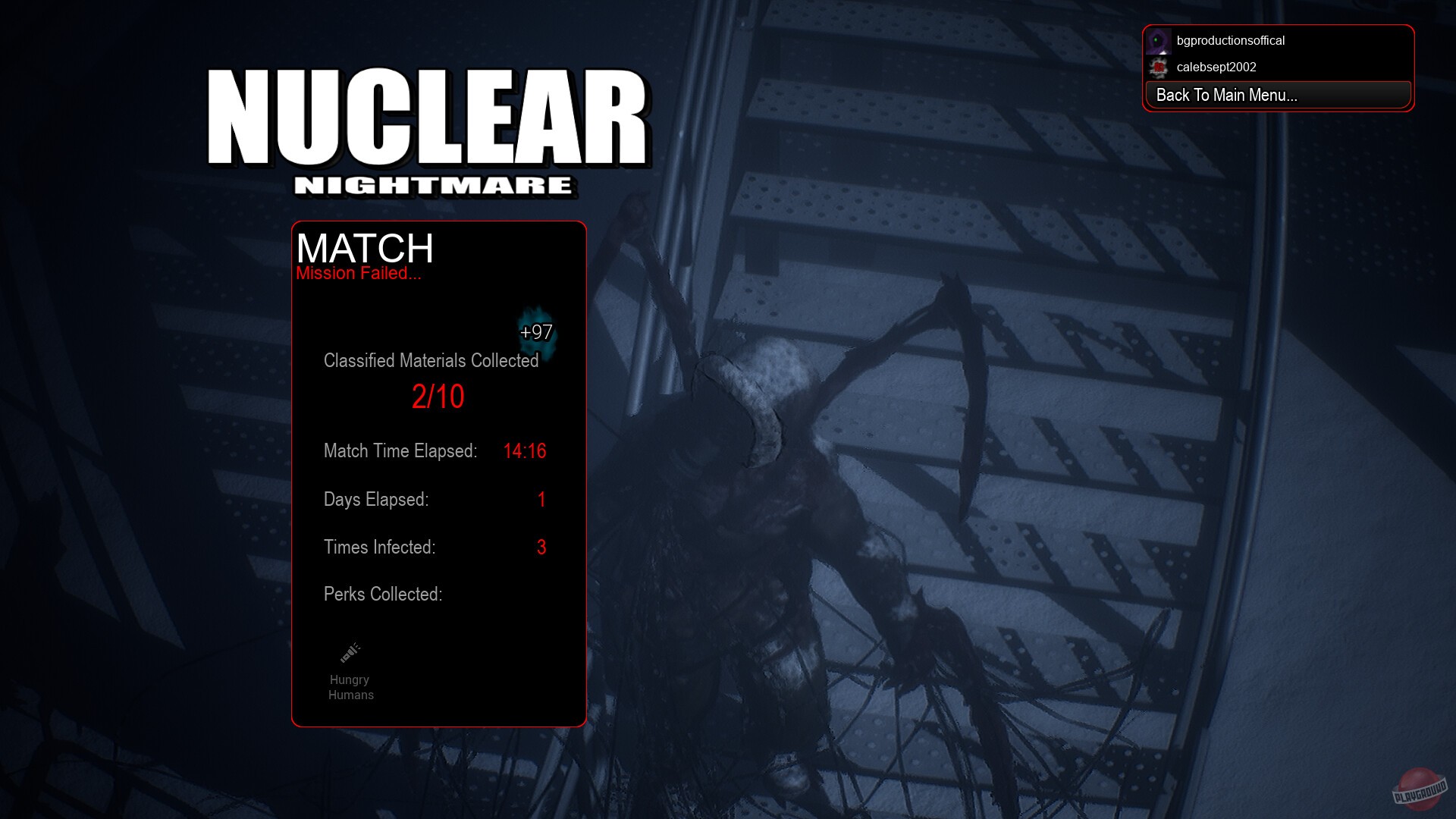
Task: Expand the Perks Collected section
Action: 381,594
